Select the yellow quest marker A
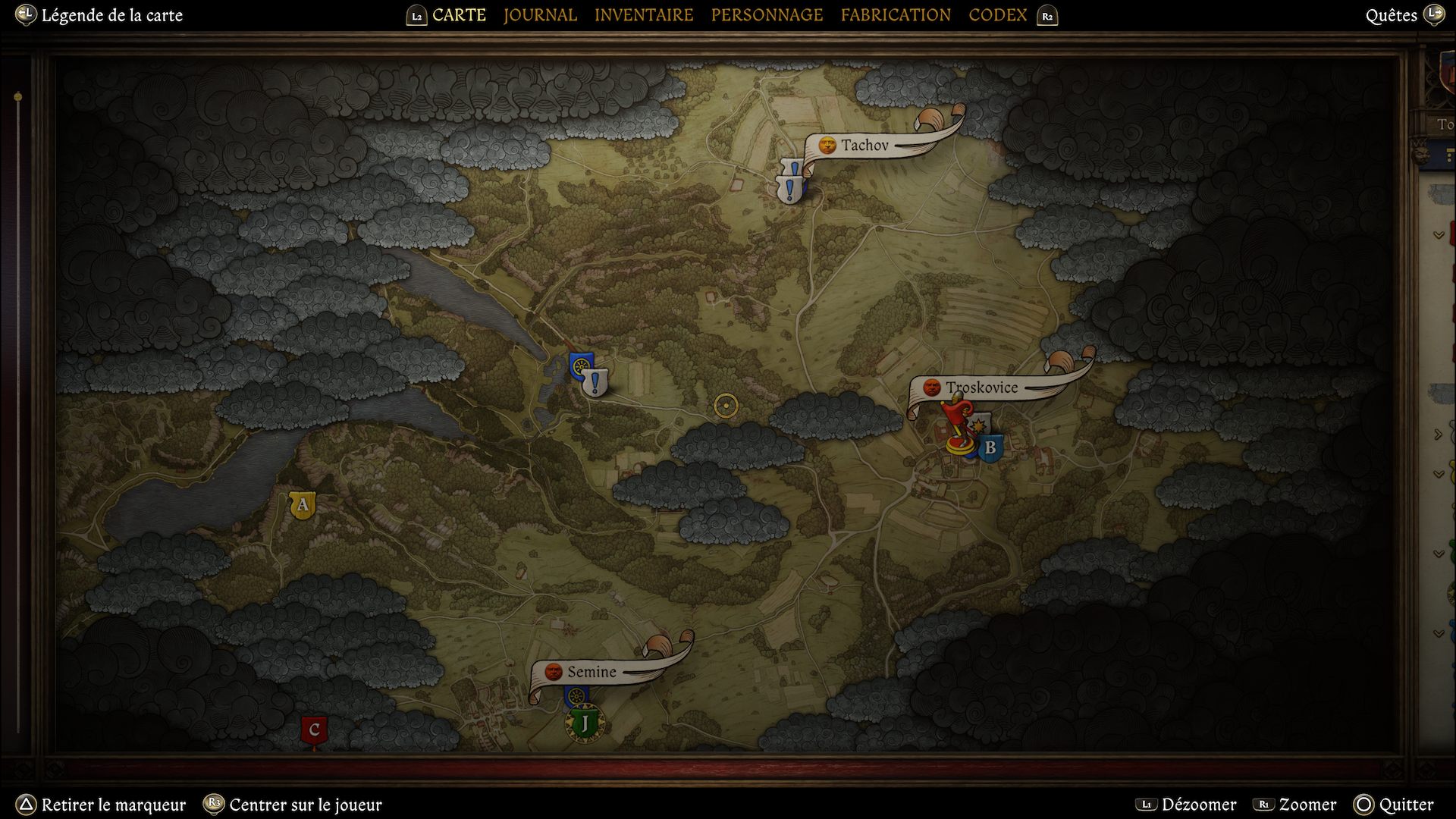 click(x=303, y=505)
